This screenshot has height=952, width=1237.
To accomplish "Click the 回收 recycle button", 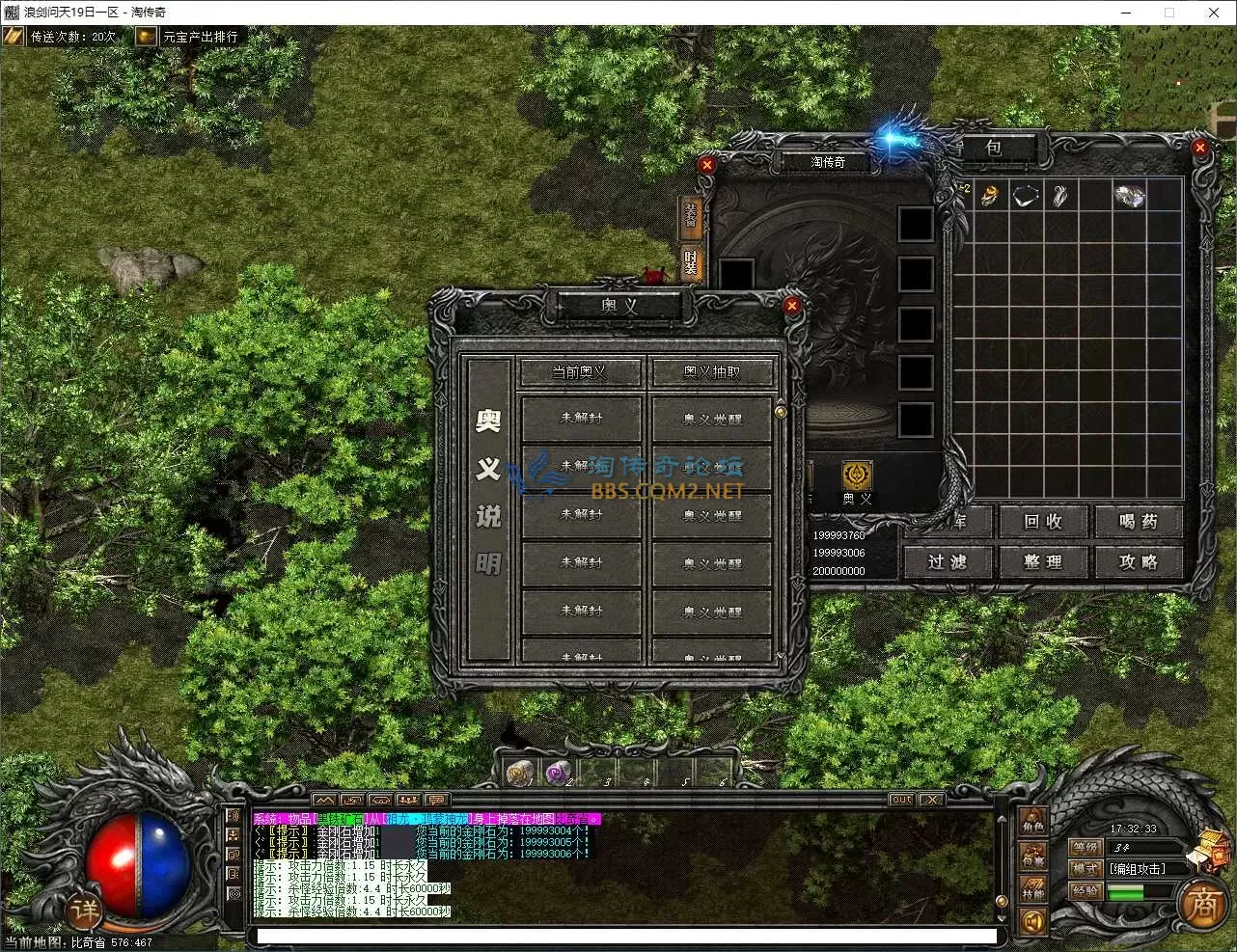I will tap(1043, 522).
